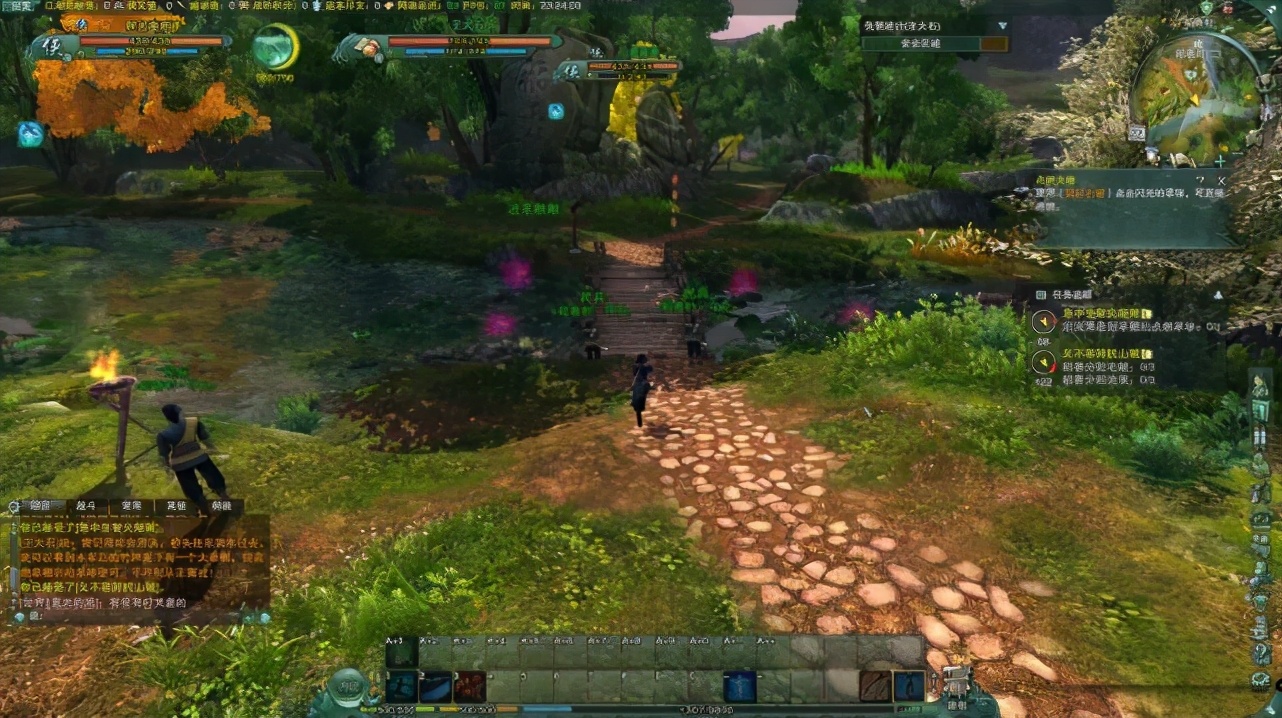Click the round jade emblem left of hotbar
The width and height of the screenshot is (1282, 718).
(x=351, y=690)
